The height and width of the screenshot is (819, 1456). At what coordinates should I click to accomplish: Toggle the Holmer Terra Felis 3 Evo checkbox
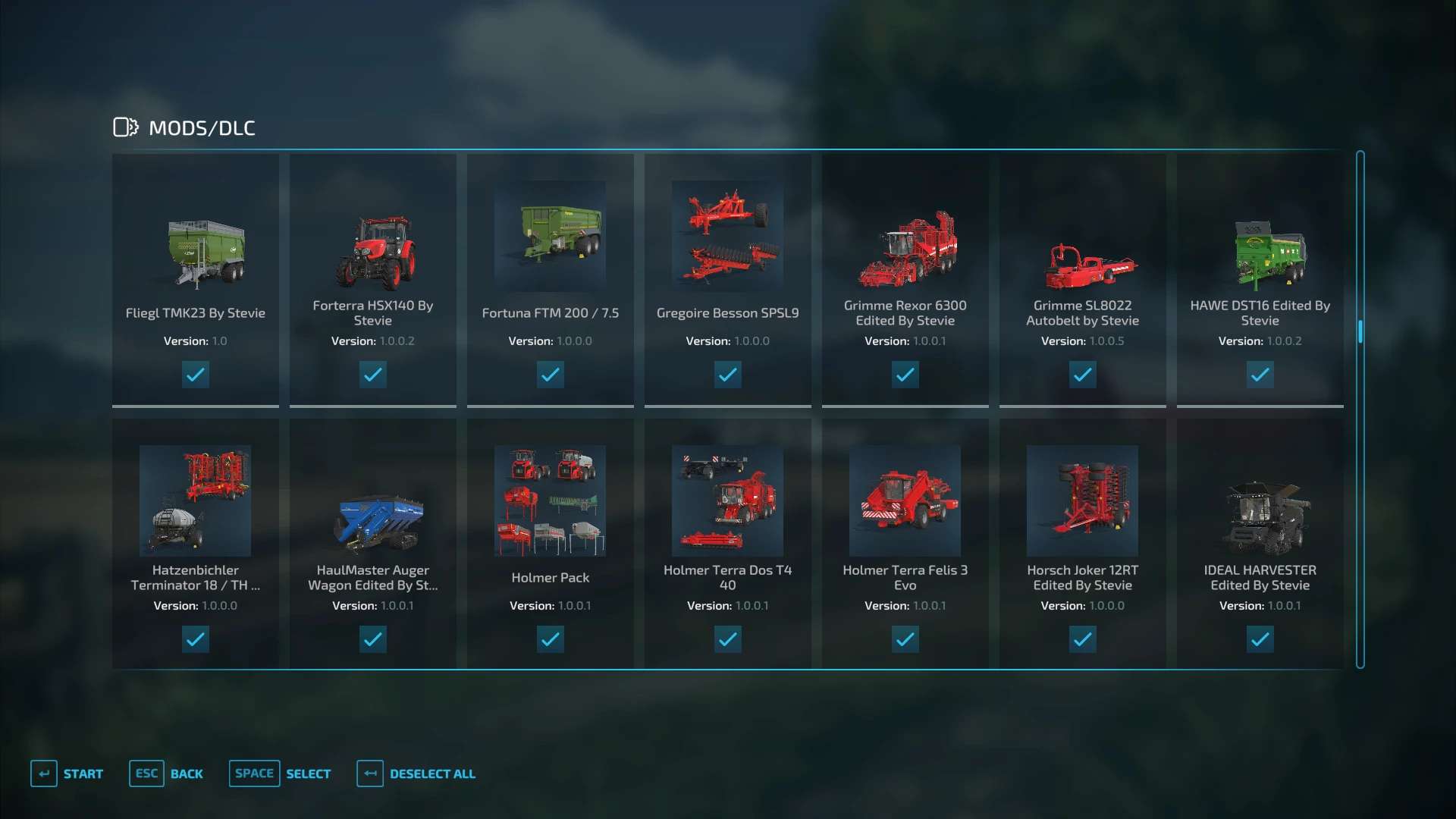pos(905,639)
